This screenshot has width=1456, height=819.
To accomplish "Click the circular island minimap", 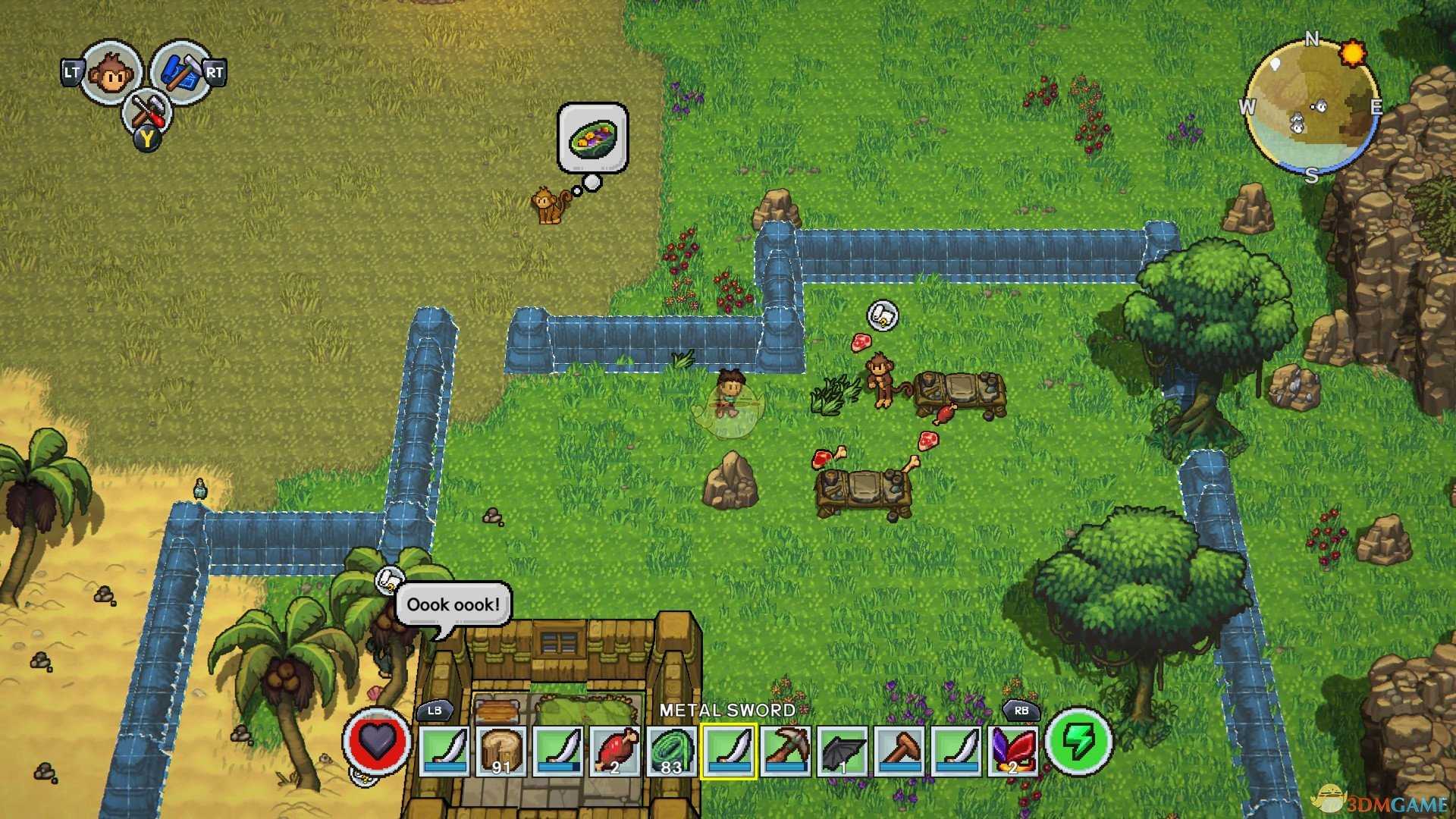I will 1312,106.
